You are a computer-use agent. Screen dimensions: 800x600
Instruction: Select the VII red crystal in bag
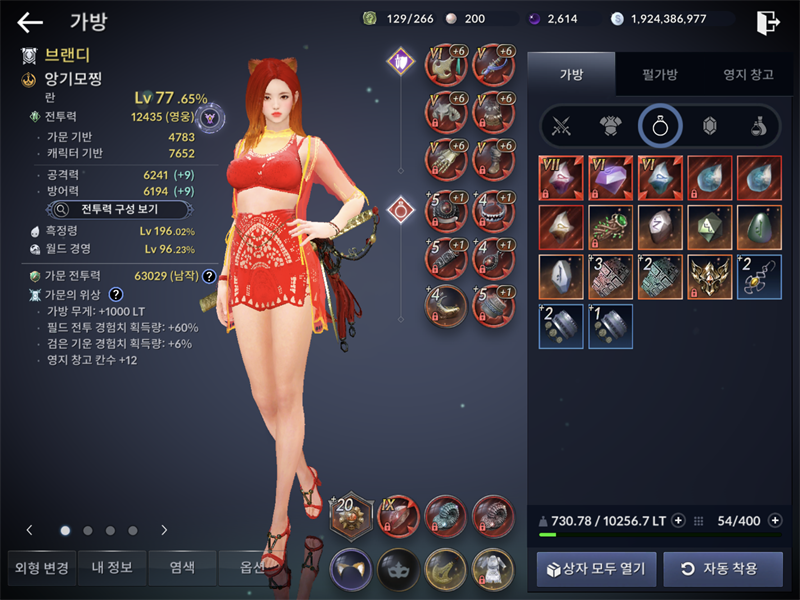click(560, 177)
